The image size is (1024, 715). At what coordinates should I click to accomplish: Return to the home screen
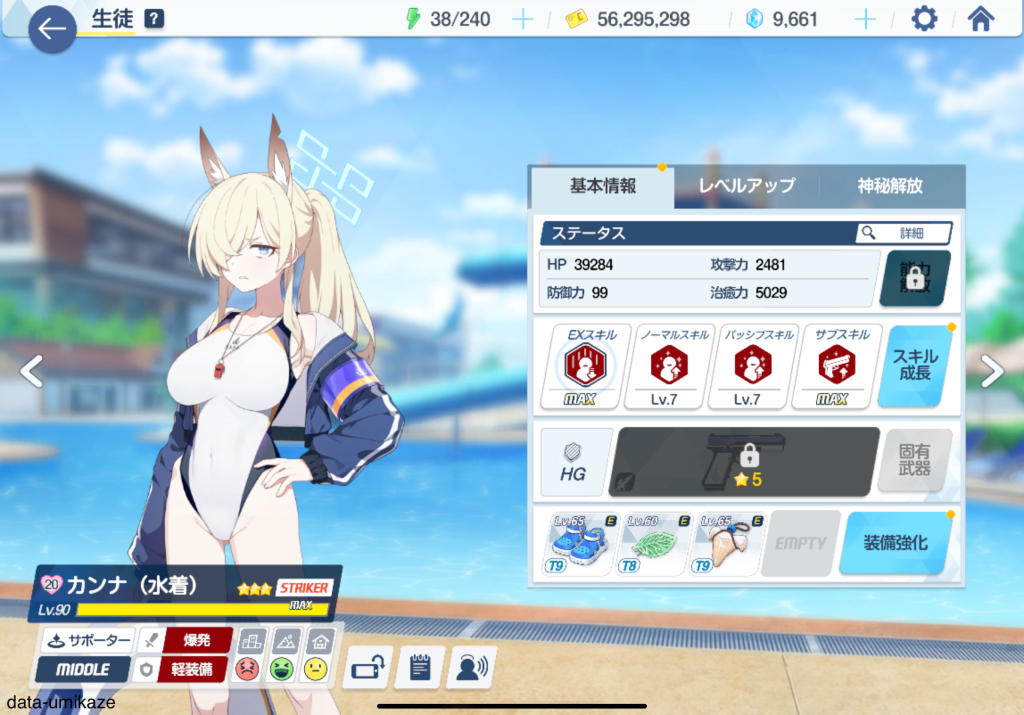(x=981, y=19)
